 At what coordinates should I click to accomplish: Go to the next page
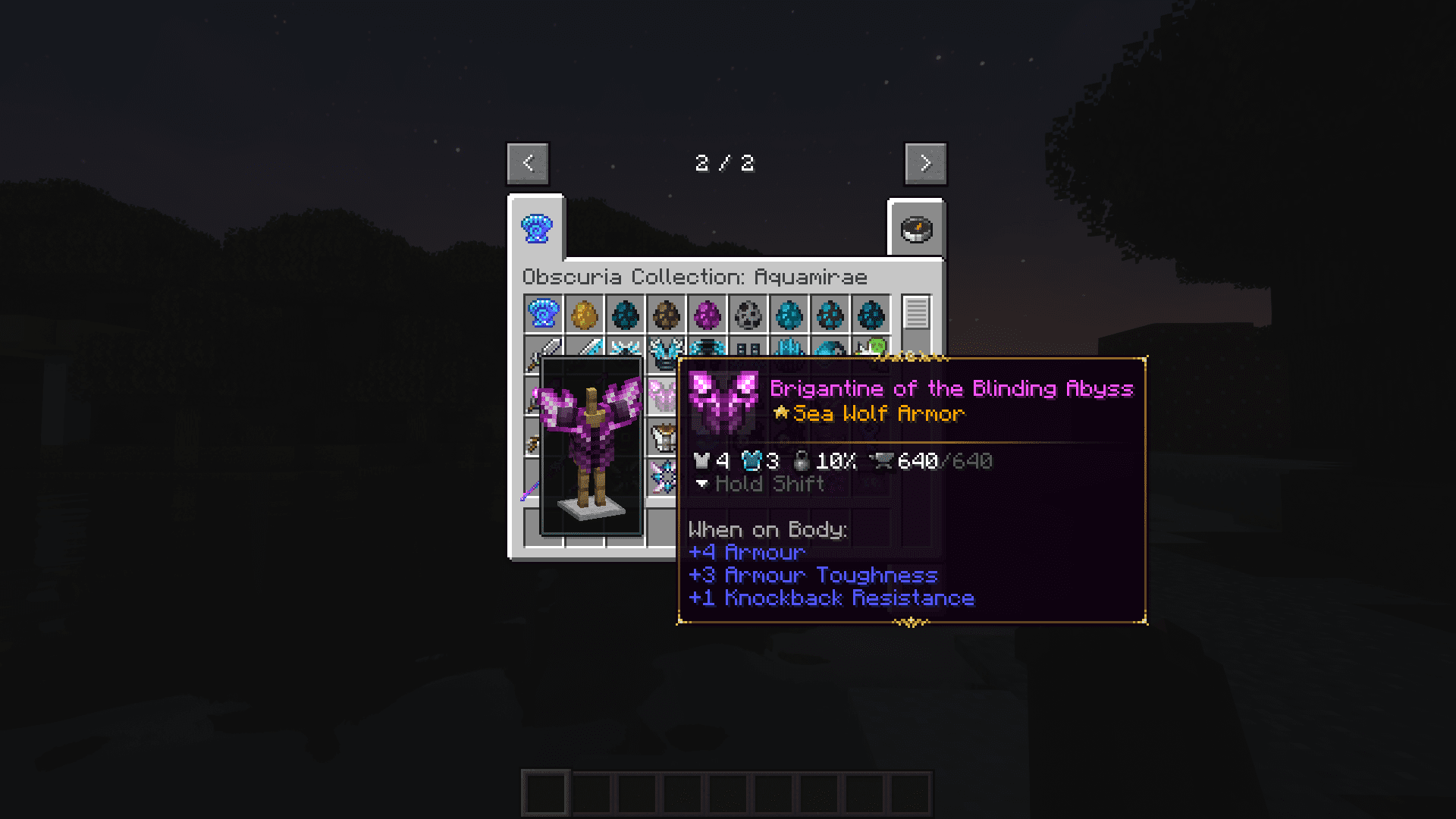click(924, 162)
